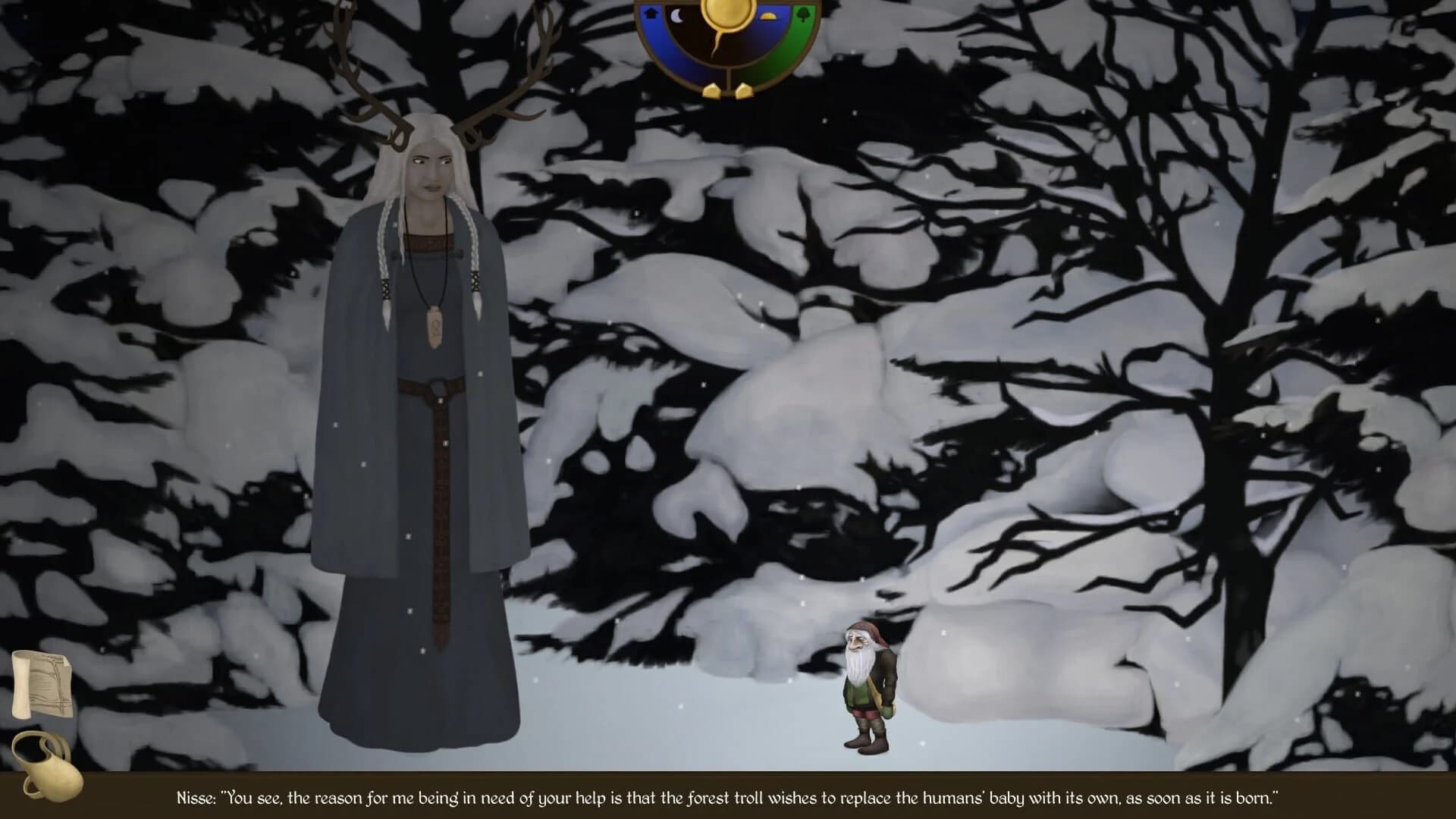Click the crescent moon icon on the dial

(678, 17)
